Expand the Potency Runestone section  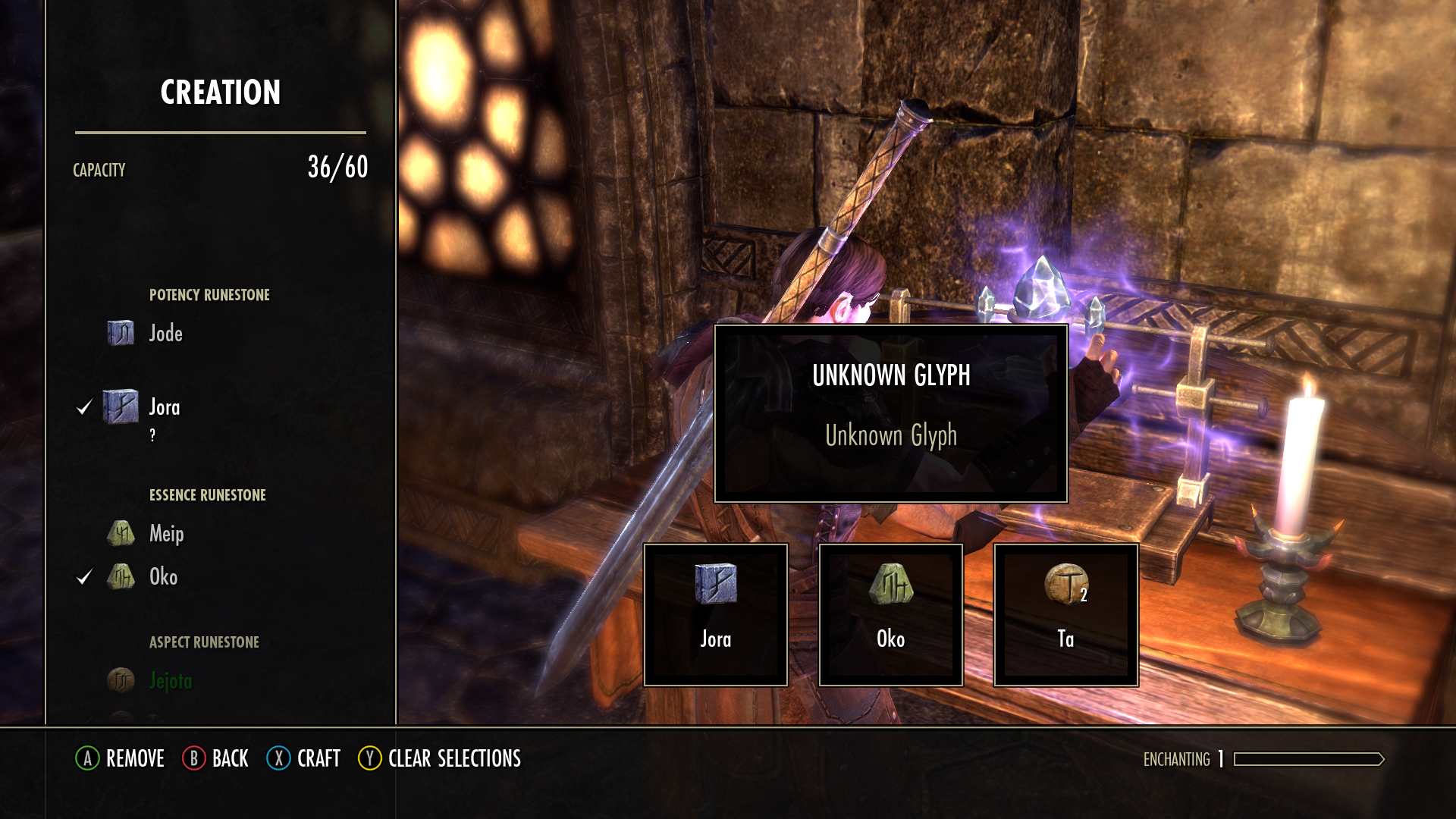tap(209, 295)
